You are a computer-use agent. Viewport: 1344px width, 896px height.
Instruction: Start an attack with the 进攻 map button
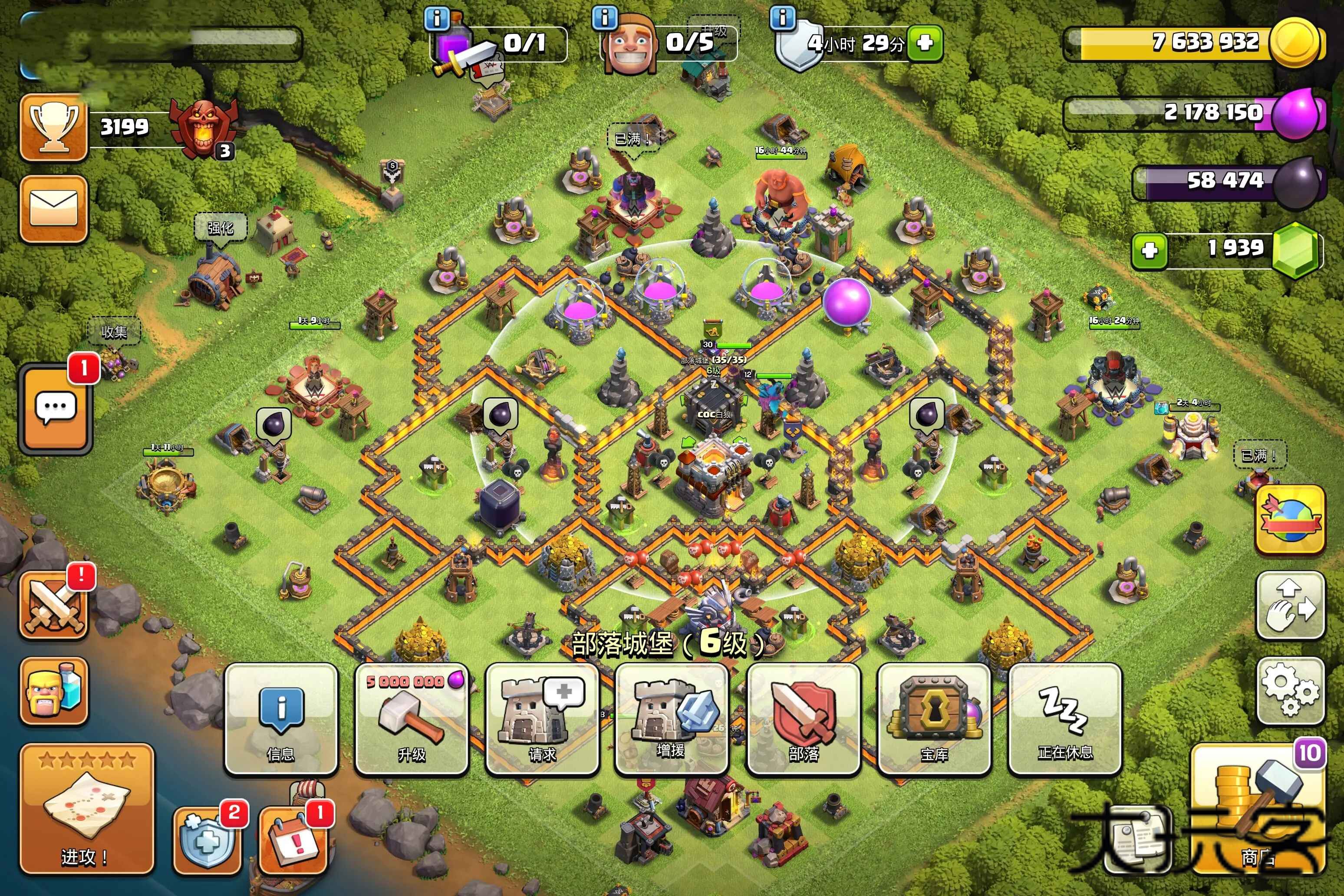(x=87, y=809)
